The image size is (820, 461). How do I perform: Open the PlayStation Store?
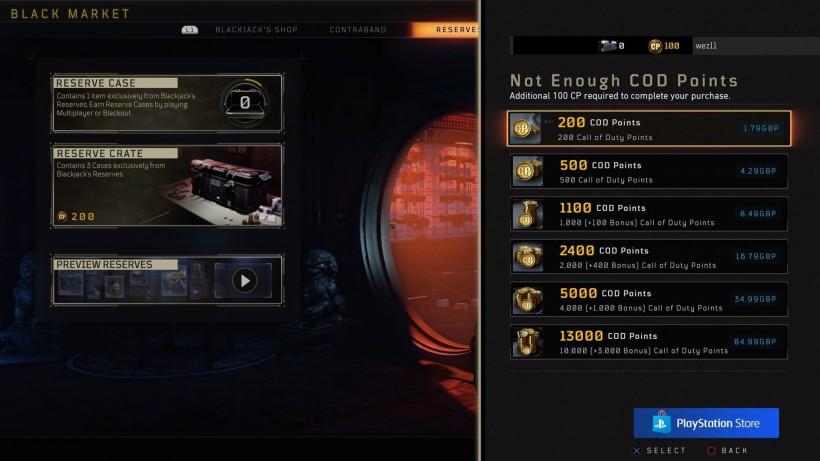coord(706,423)
